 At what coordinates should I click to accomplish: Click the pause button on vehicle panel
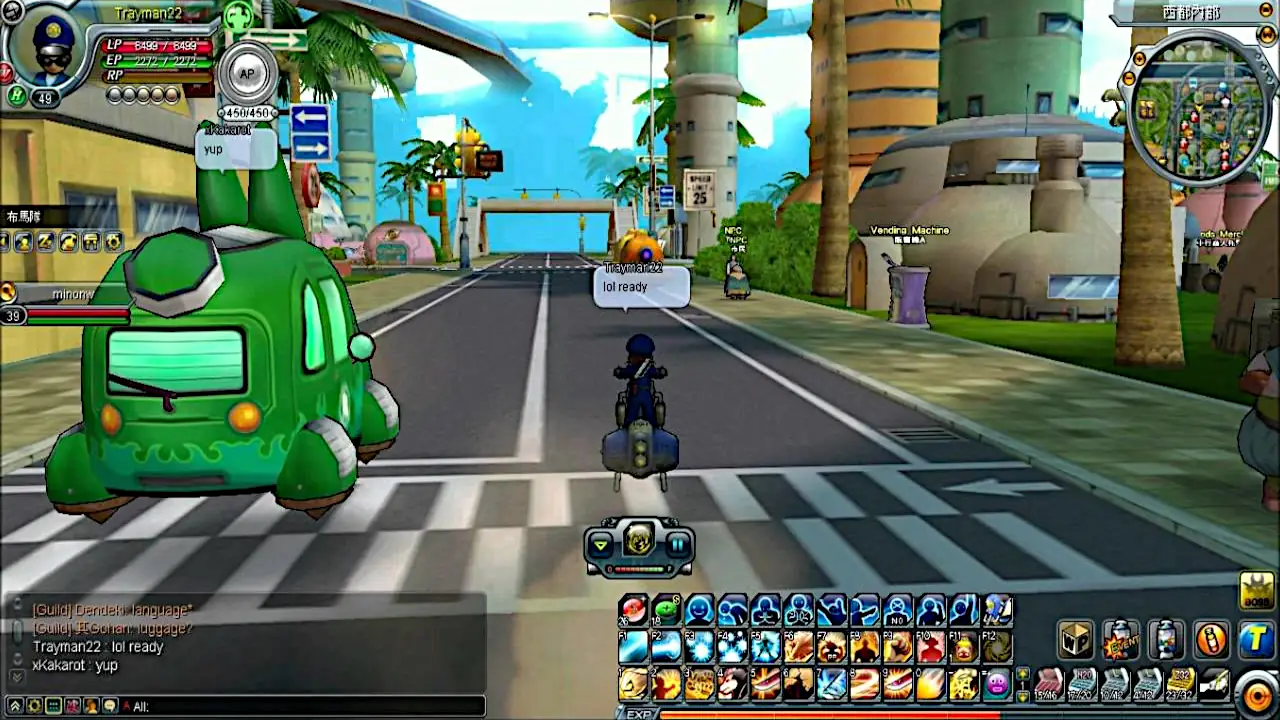(678, 545)
